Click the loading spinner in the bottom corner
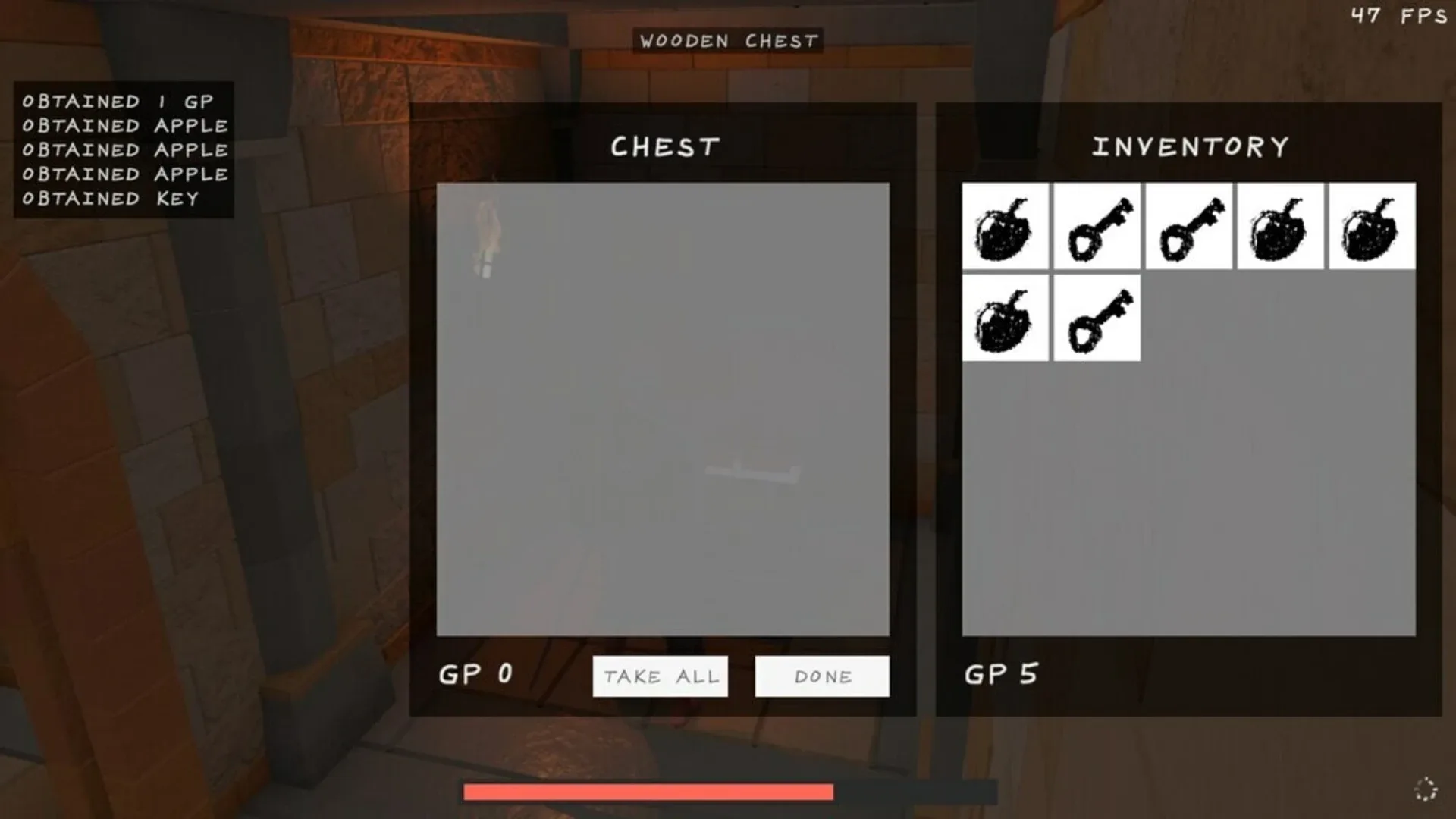Viewport: 1456px width, 819px height. 1427,789
